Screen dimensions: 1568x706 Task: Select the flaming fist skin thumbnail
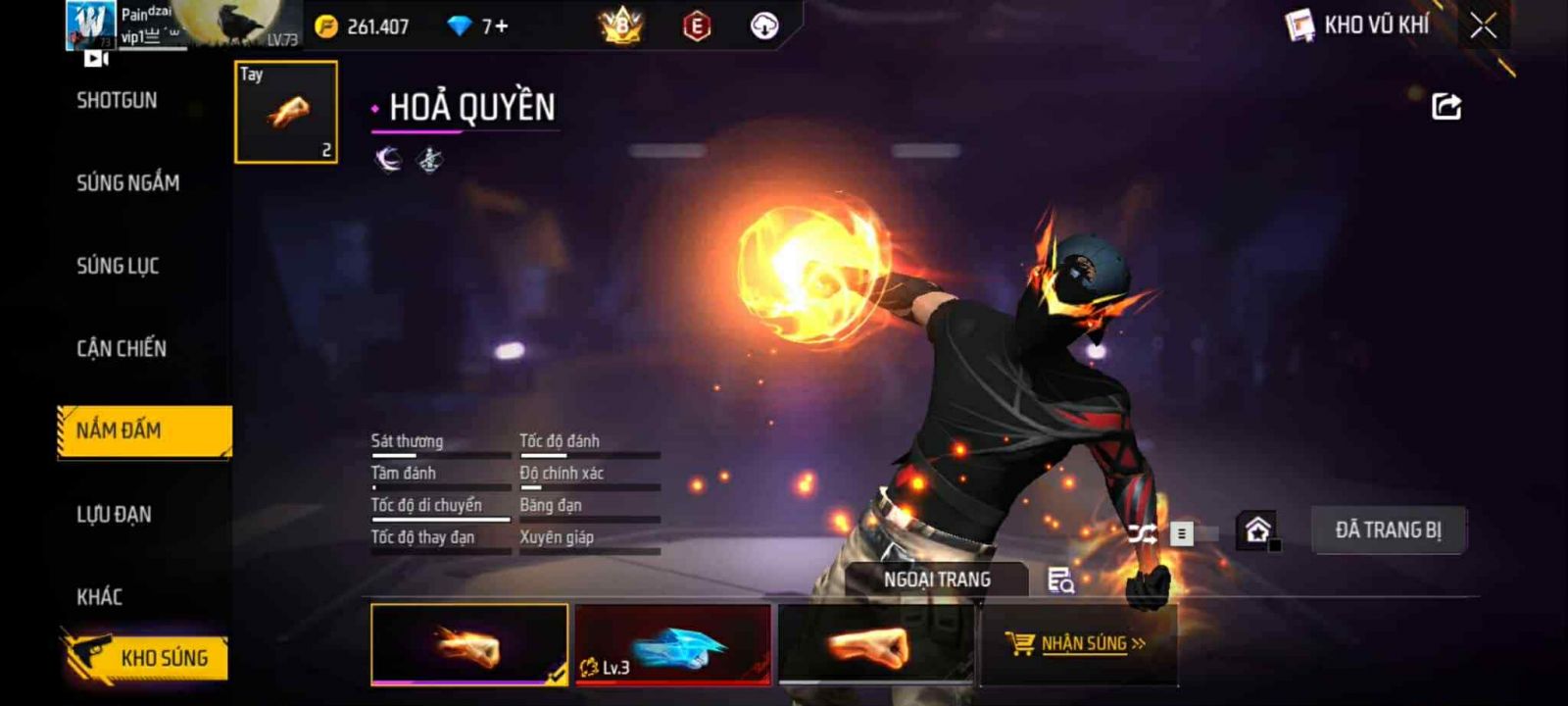(x=469, y=644)
